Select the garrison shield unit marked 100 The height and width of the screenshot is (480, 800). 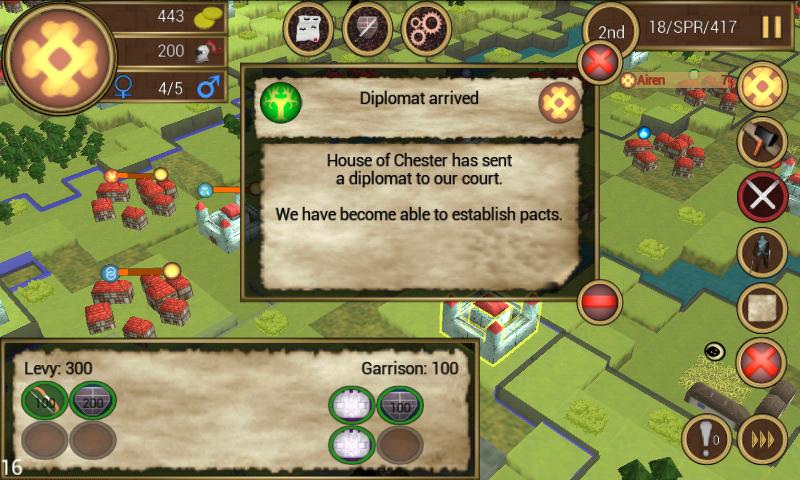pyautogui.click(x=400, y=405)
